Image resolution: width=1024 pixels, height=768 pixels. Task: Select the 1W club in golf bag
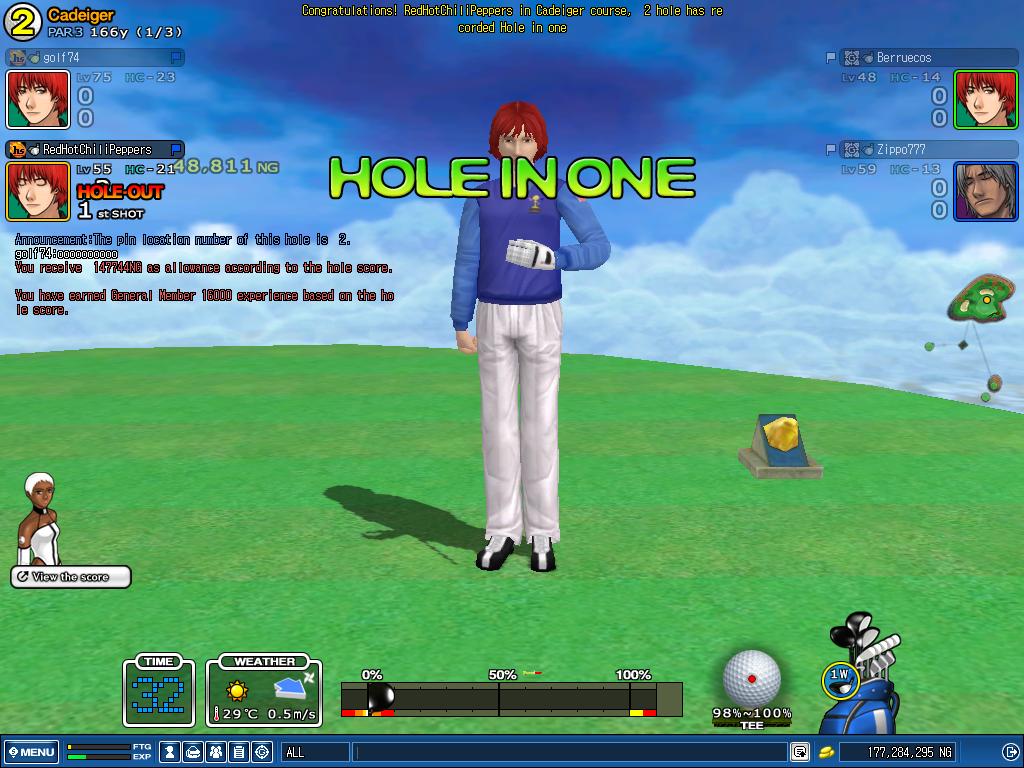pyautogui.click(x=839, y=678)
